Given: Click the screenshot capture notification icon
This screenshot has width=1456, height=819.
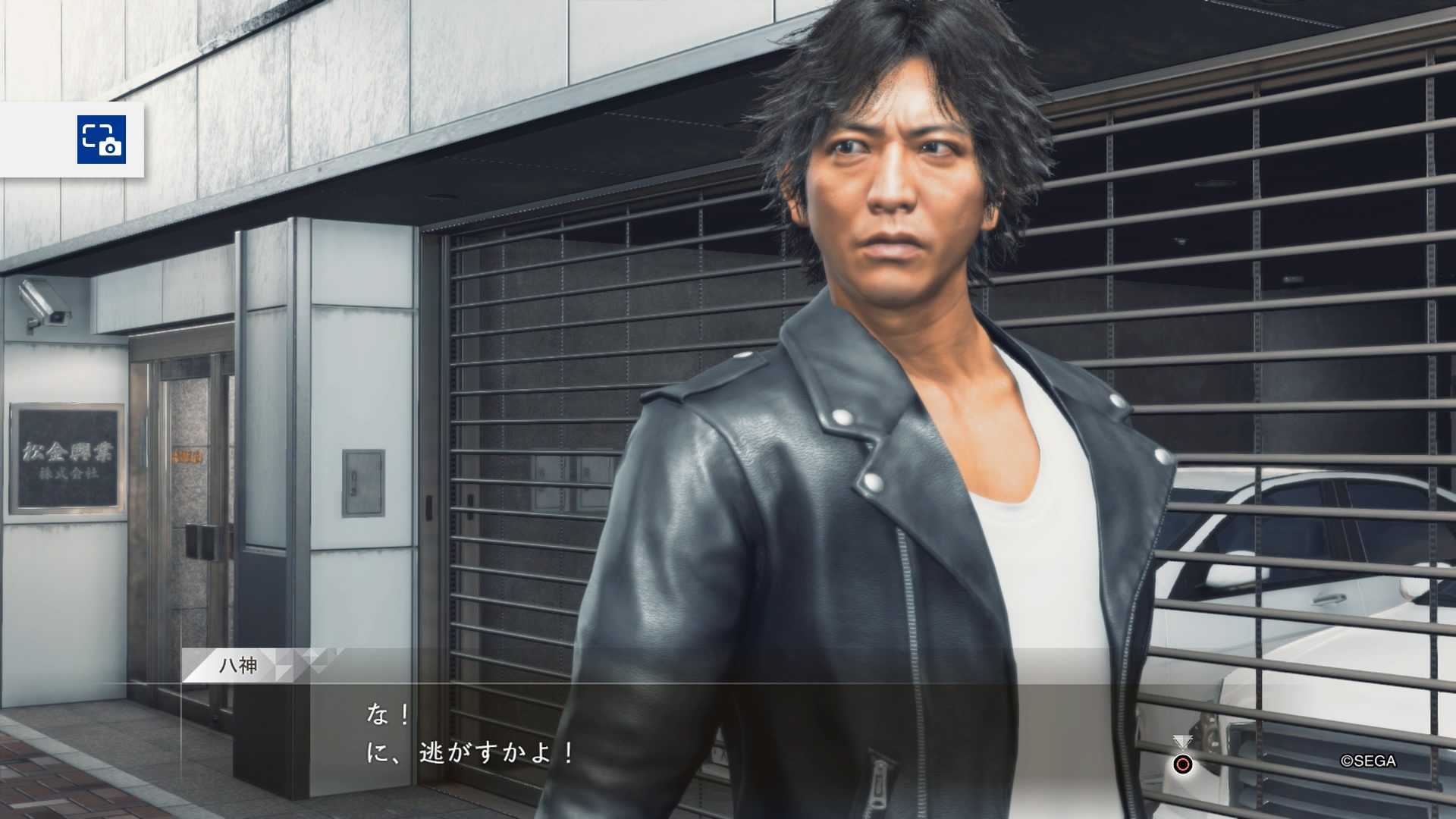Looking at the screenshot, I should pos(101,140).
